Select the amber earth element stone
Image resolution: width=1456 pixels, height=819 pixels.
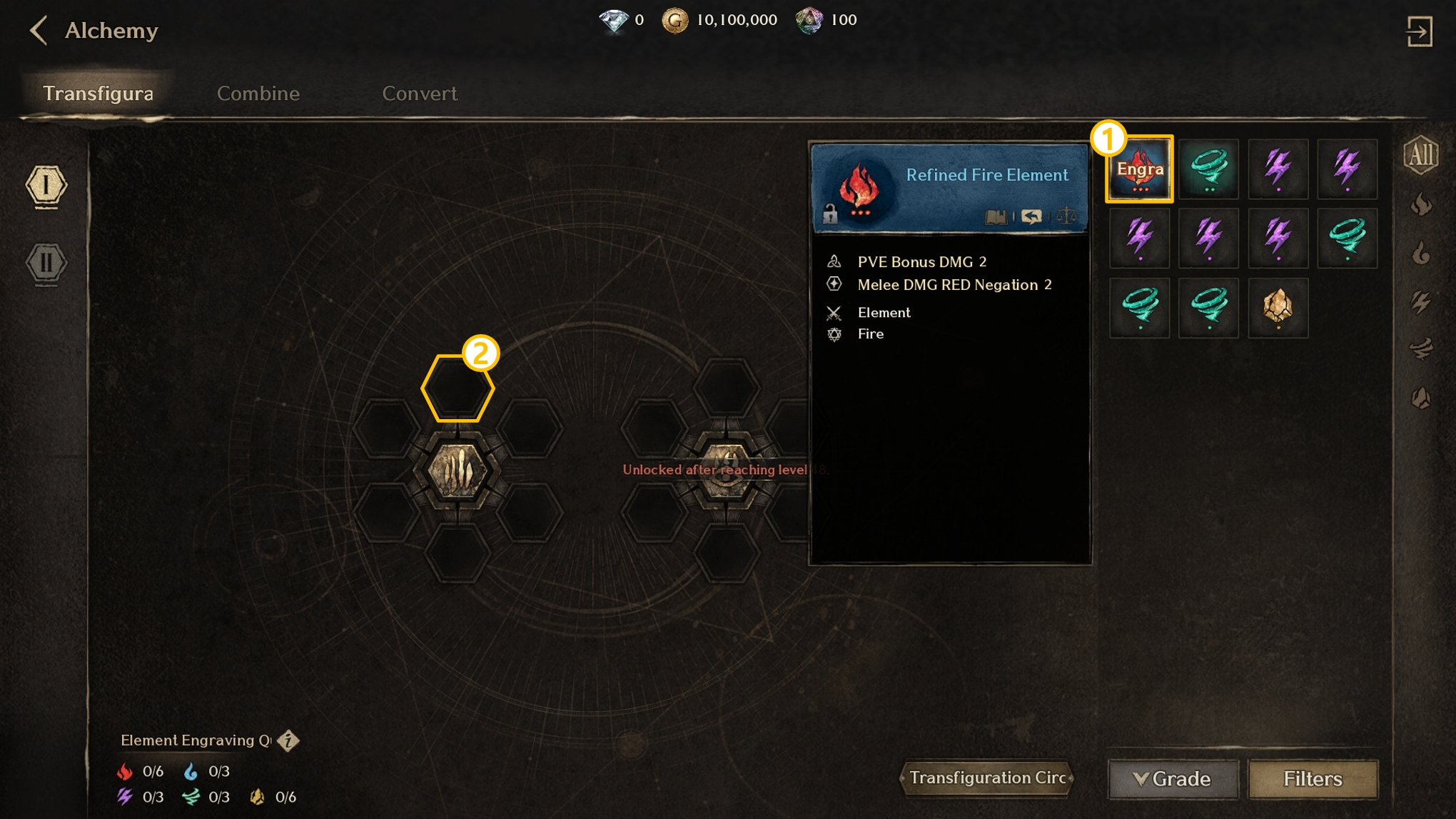pos(1278,308)
